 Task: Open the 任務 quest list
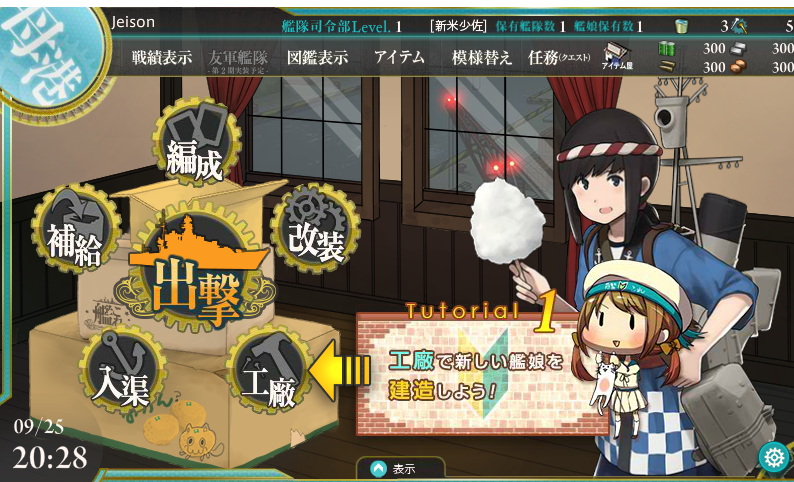(x=559, y=58)
